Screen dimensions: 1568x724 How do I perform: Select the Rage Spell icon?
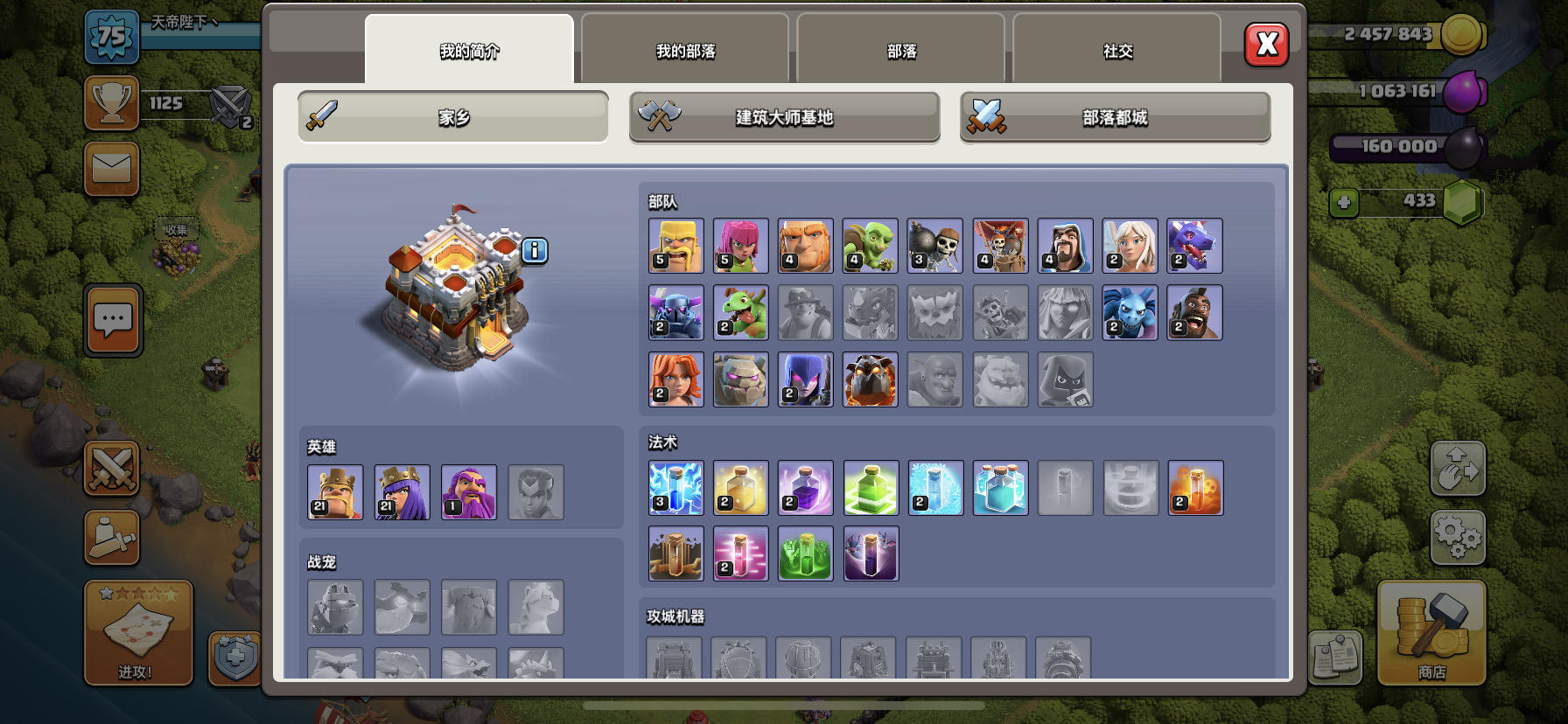(805, 488)
